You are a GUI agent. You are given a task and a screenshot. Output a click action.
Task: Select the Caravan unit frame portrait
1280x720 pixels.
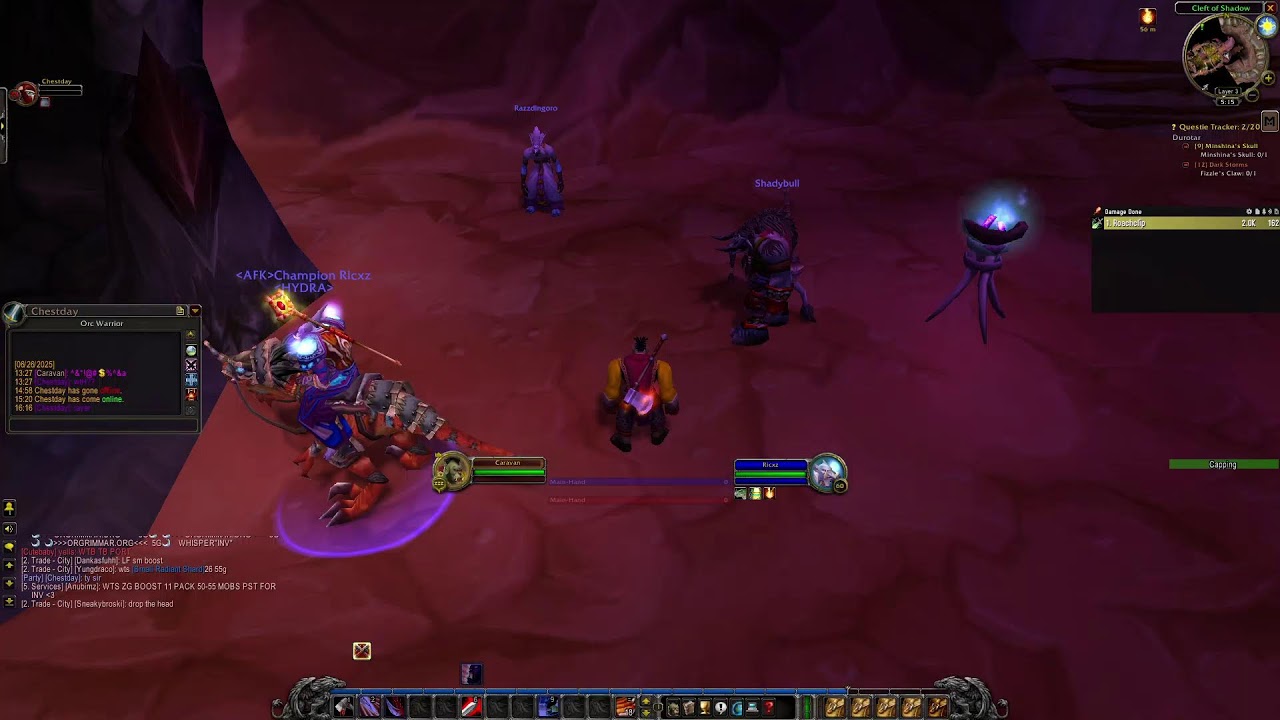pos(452,471)
